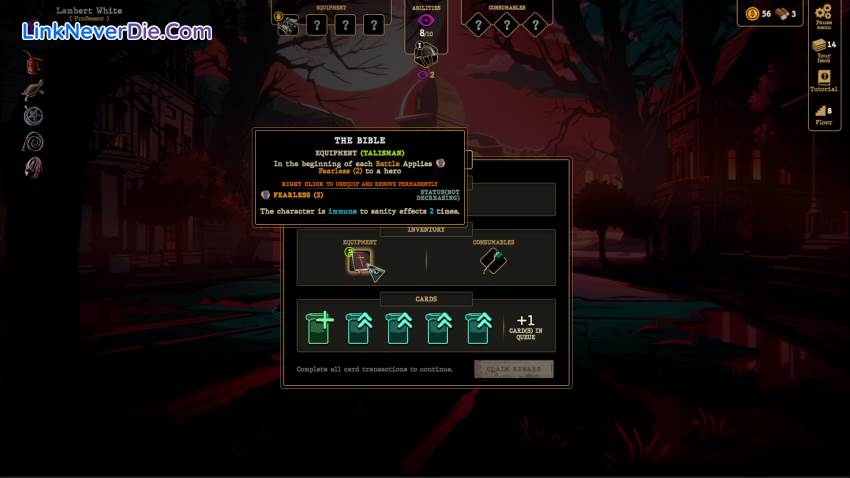The image size is (850, 478).
Task: Pick the consumable item in inventory
Action: pos(493,262)
